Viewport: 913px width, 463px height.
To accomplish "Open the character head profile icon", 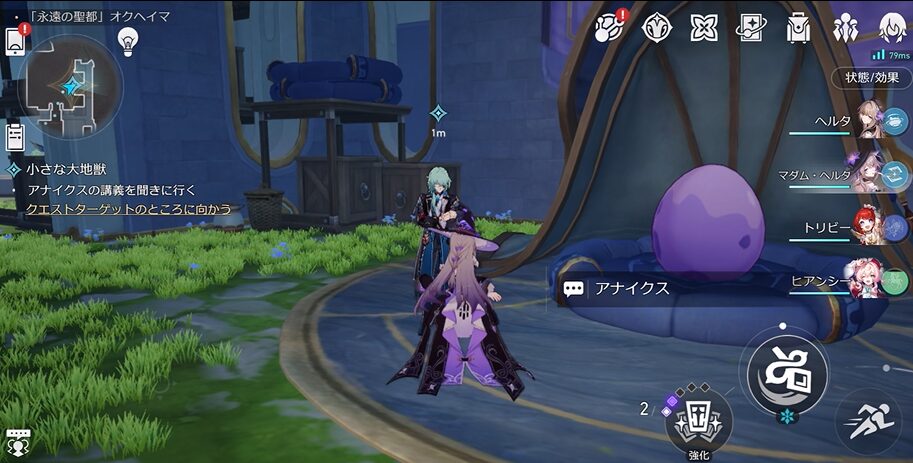I will [x=891, y=26].
